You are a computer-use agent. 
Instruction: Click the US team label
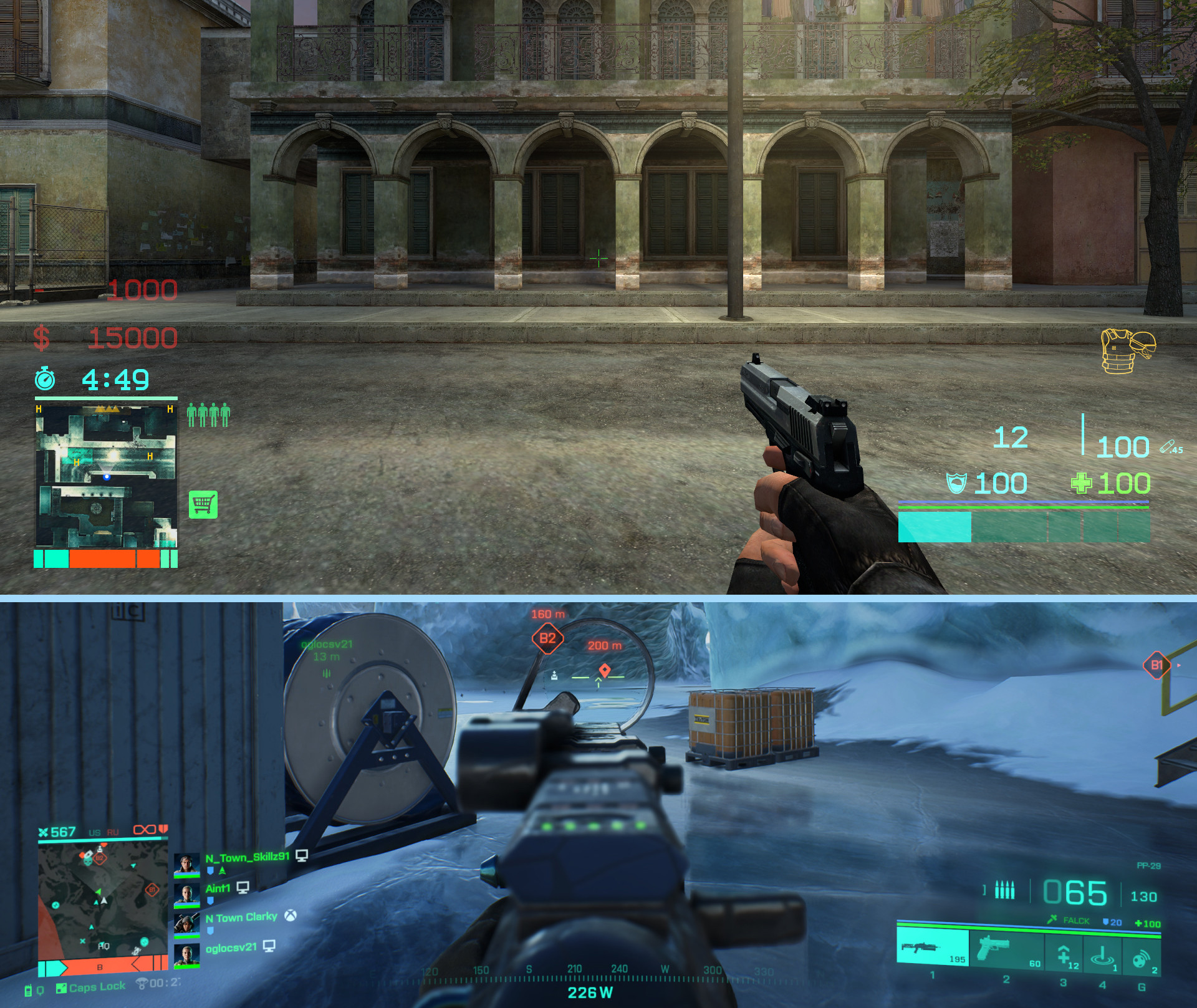coord(94,832)
